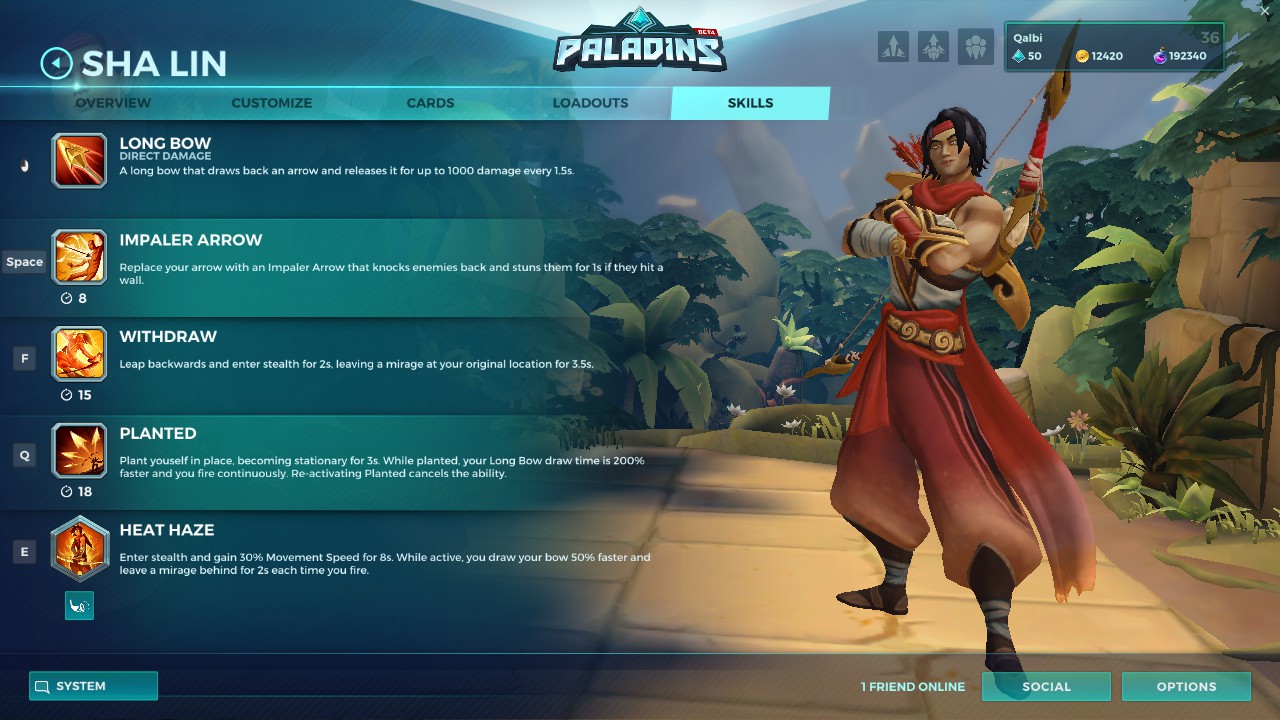Open the Social panel

point(1046,686)
